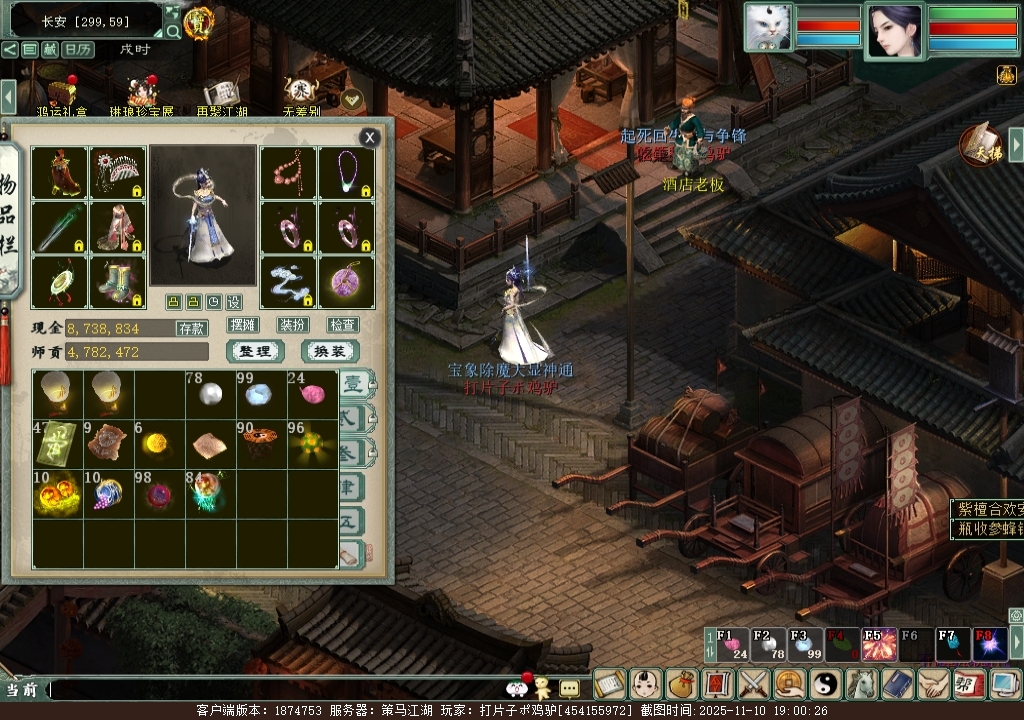This screenshot has height=720, width=1024.
Task: Click the magnifier search button by minimap
Action: point(173,31)
